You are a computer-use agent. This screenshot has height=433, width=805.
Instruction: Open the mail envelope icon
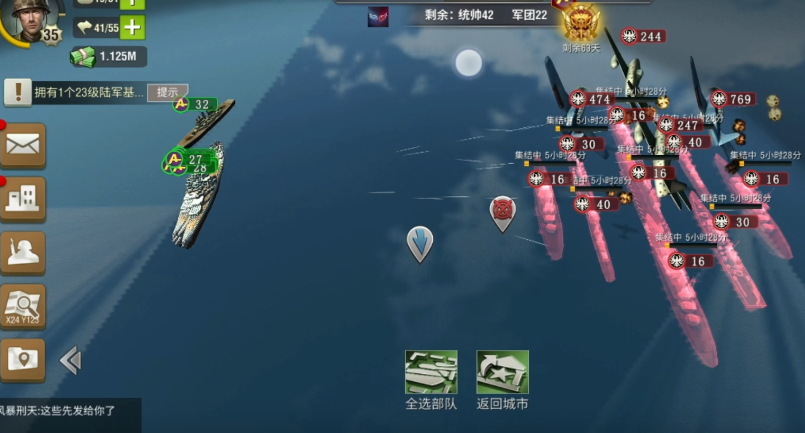coord(22,145)
